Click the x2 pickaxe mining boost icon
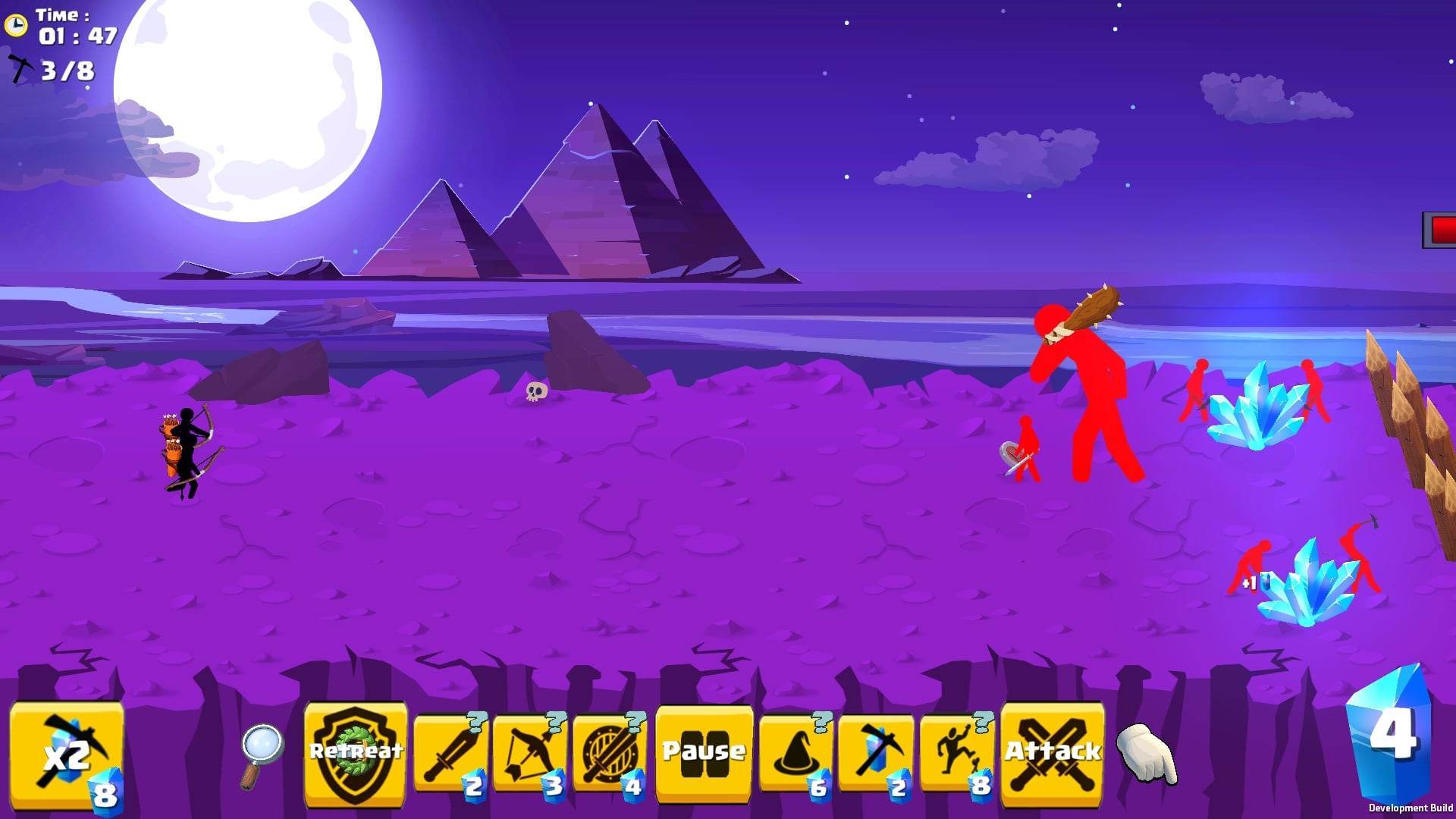1456x819 pixels. click(67, 755)
